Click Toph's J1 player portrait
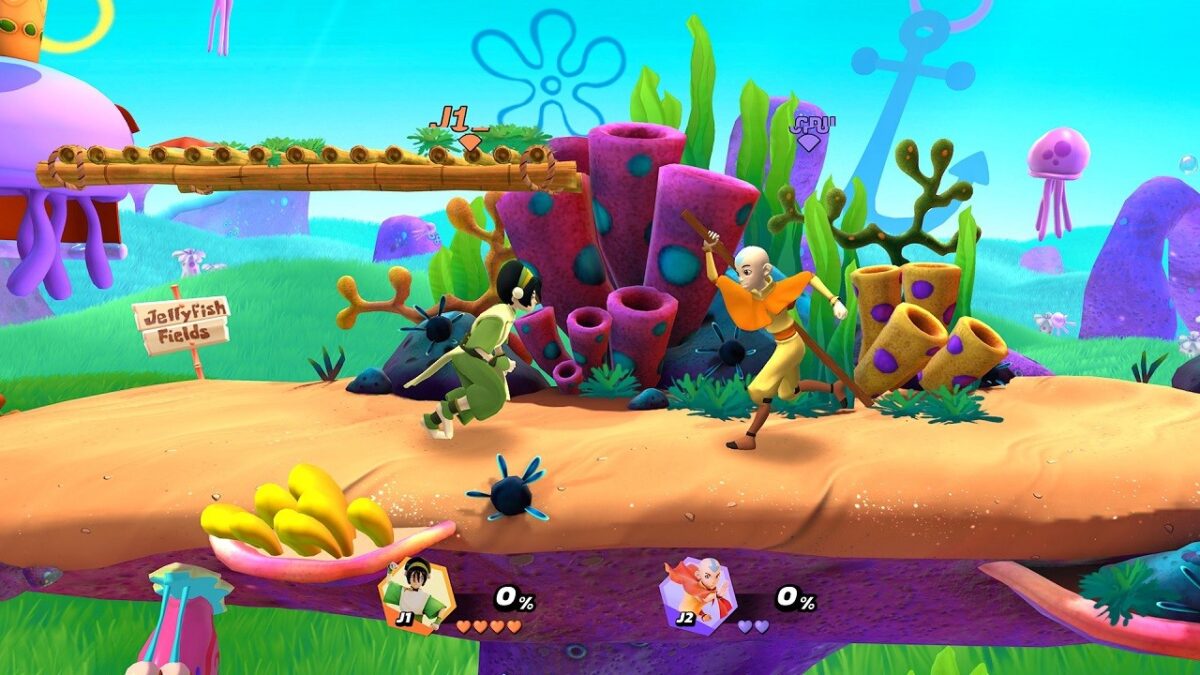The height and width of the screenshot is (675, 1200). tap(416, 594)
